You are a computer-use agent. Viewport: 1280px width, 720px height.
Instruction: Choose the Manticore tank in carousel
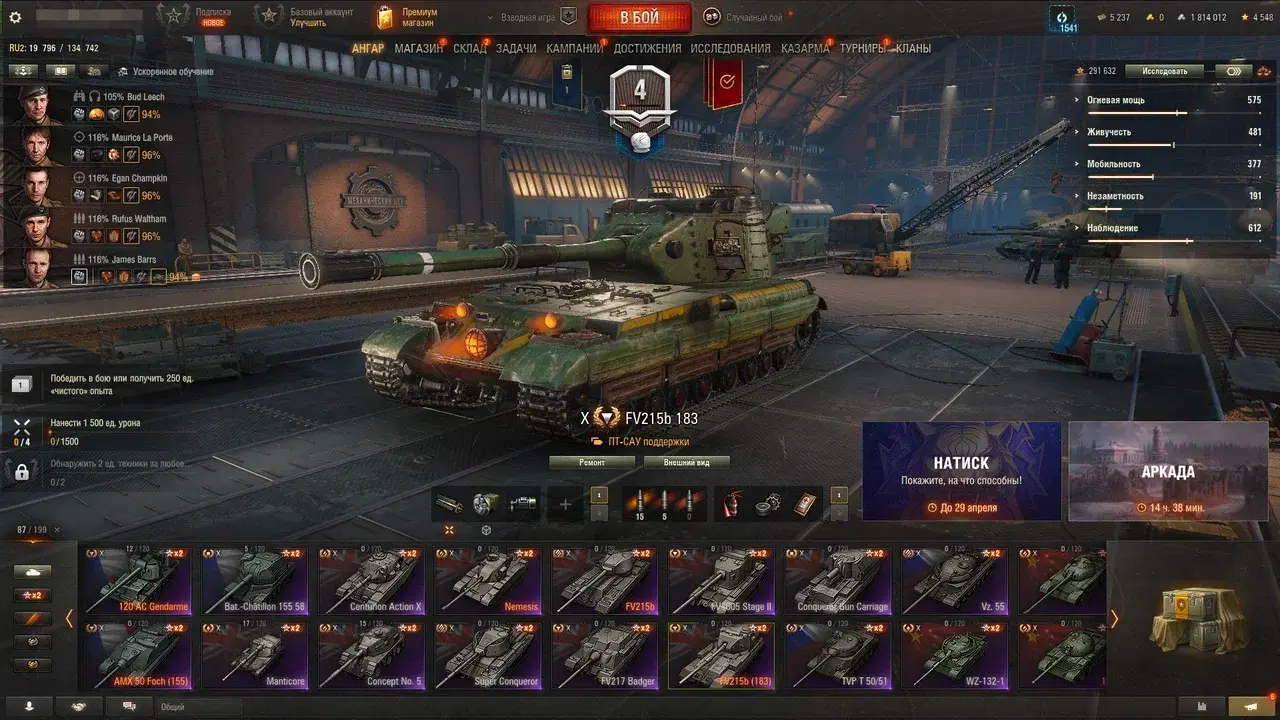pyautogui.click(x=253, y=655)
